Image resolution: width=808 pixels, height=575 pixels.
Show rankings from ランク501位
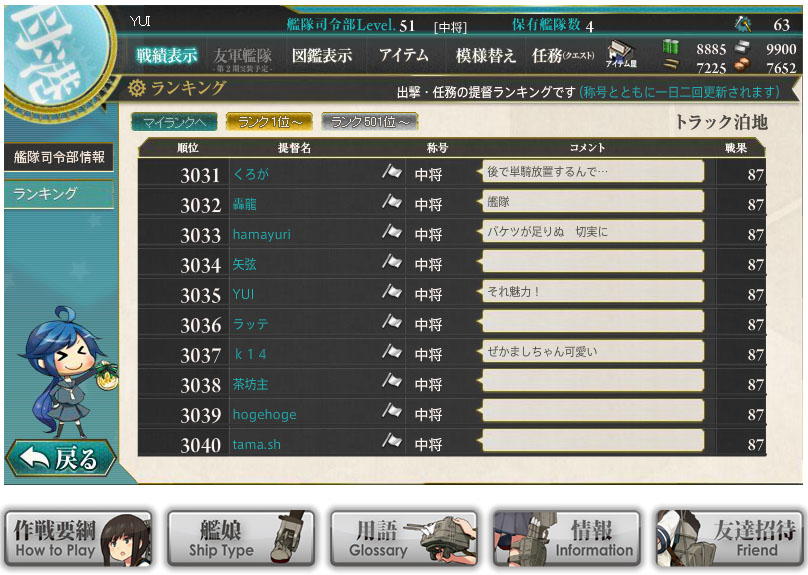coord(370,122)
